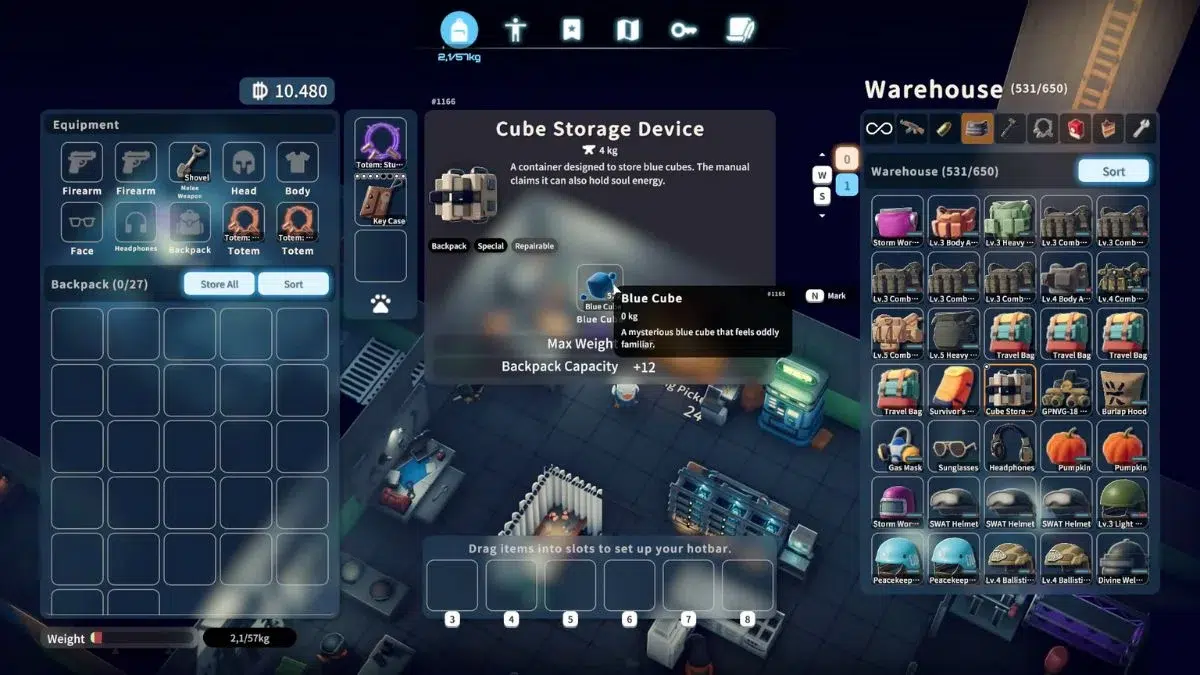
Task: Select the purple Totem slot
Action: tap(380, 143)
